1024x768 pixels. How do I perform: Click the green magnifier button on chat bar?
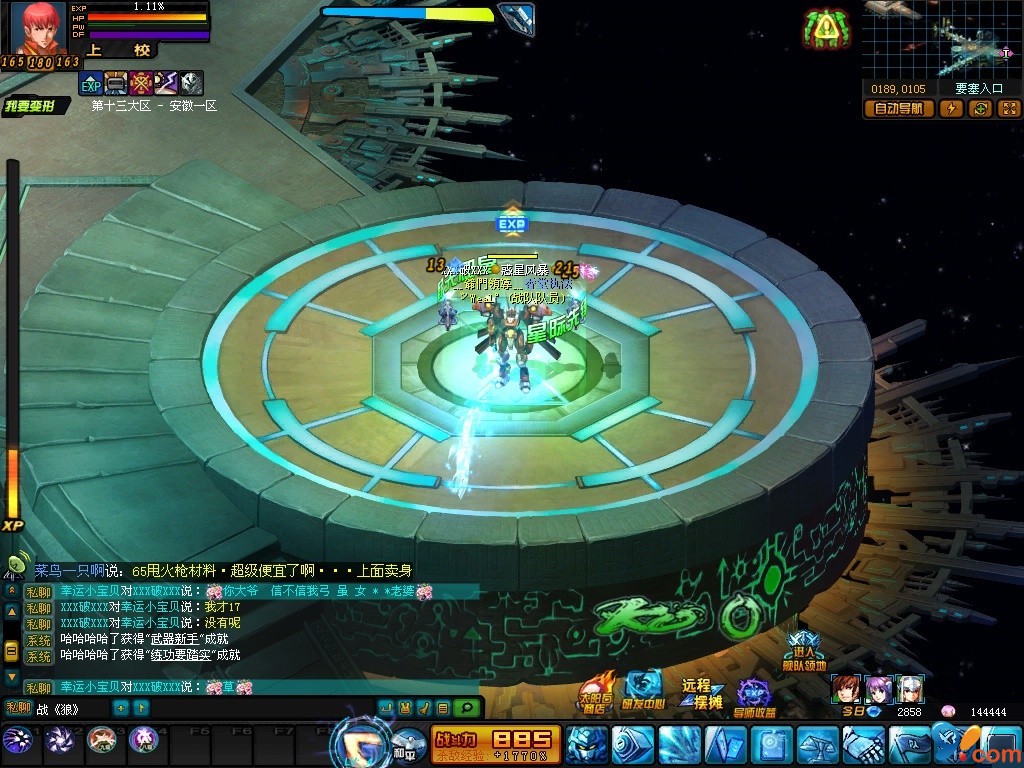point(465,708)
